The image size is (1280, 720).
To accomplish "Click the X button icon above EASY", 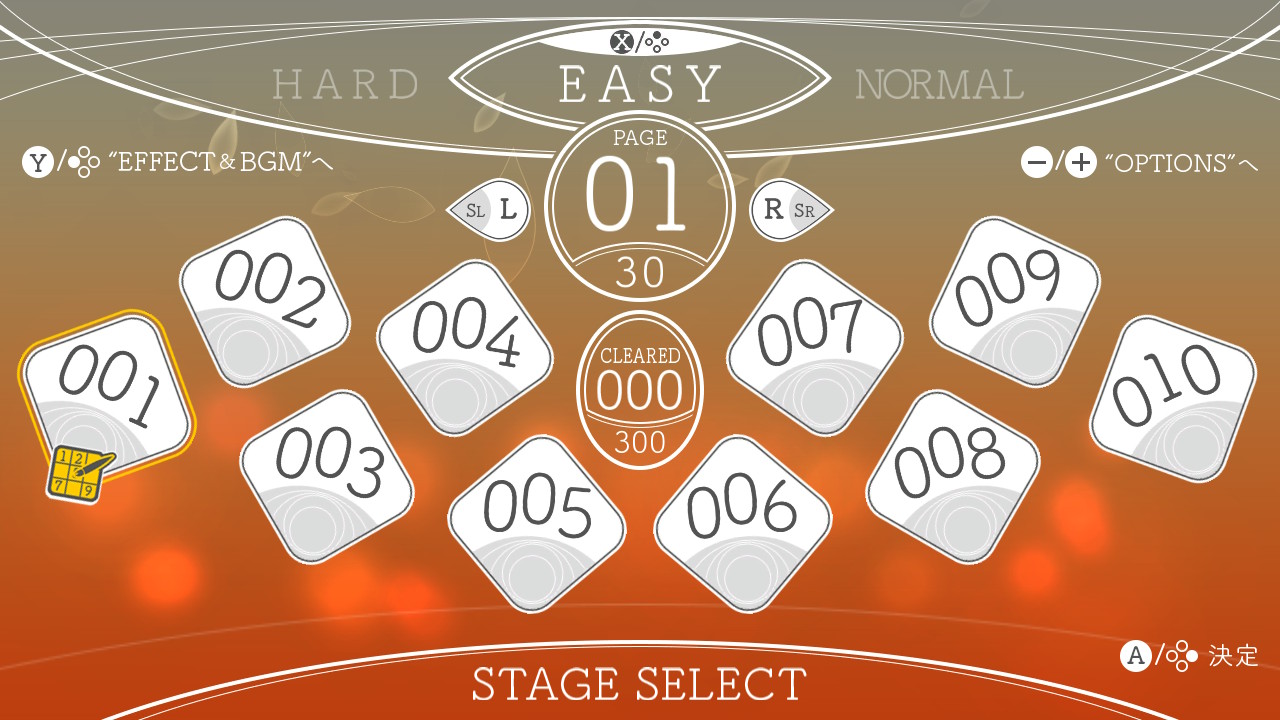I will (x=621, y=42).
